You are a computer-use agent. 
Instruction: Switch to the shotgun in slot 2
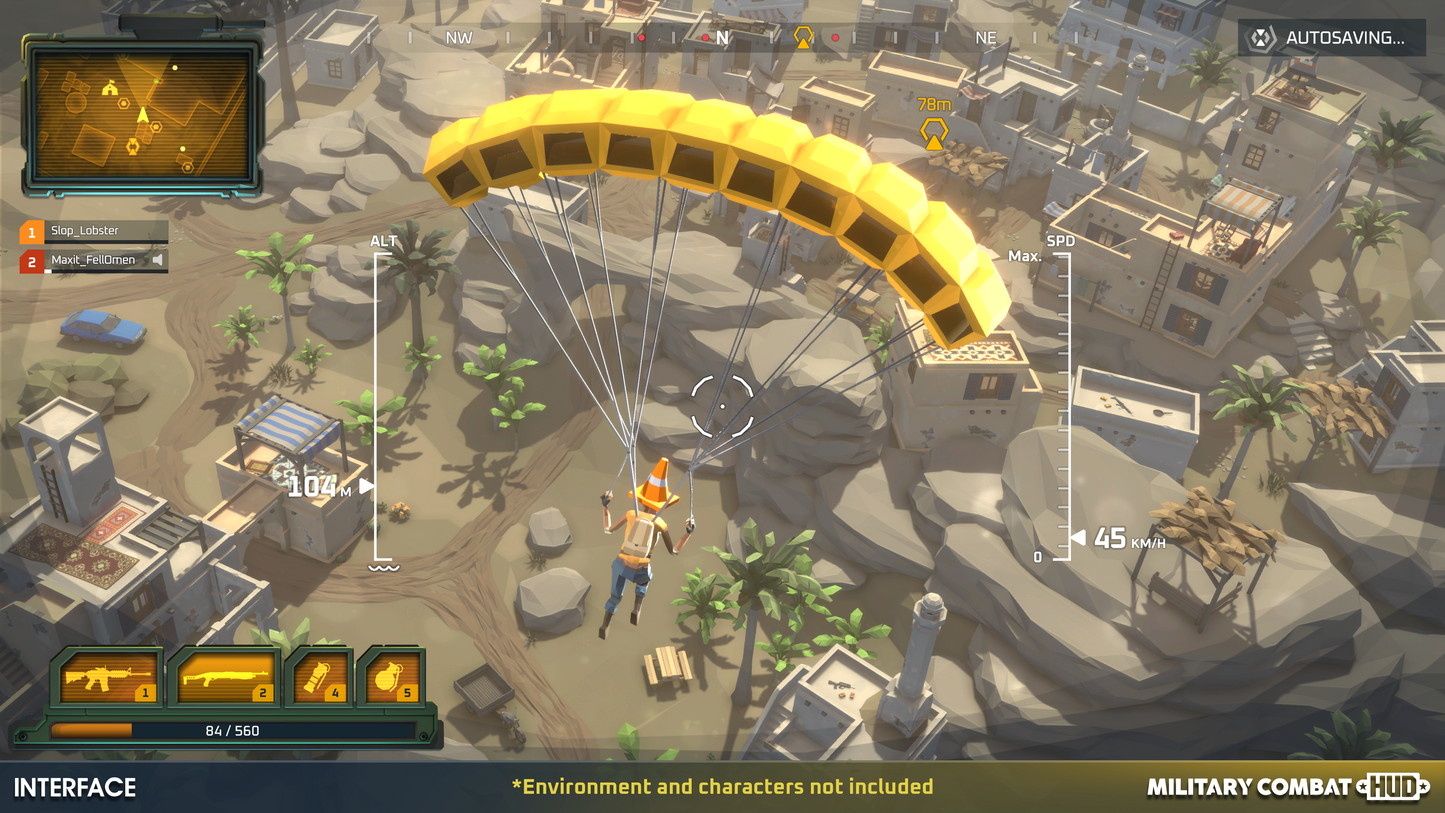(225, 679)
